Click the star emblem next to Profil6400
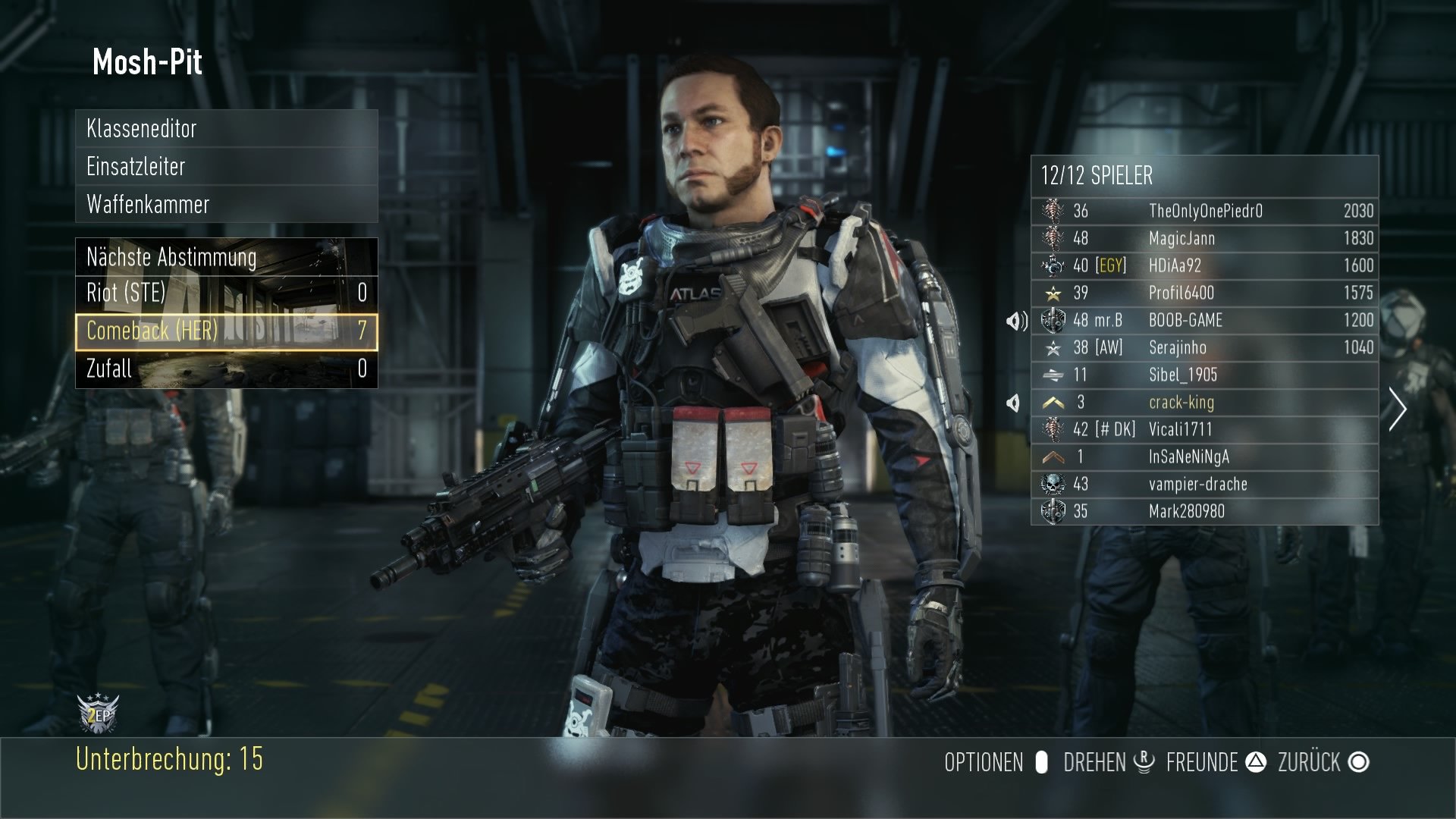Image resolution: width=1456 pixels, height=819 pixels. (1053, 293)
